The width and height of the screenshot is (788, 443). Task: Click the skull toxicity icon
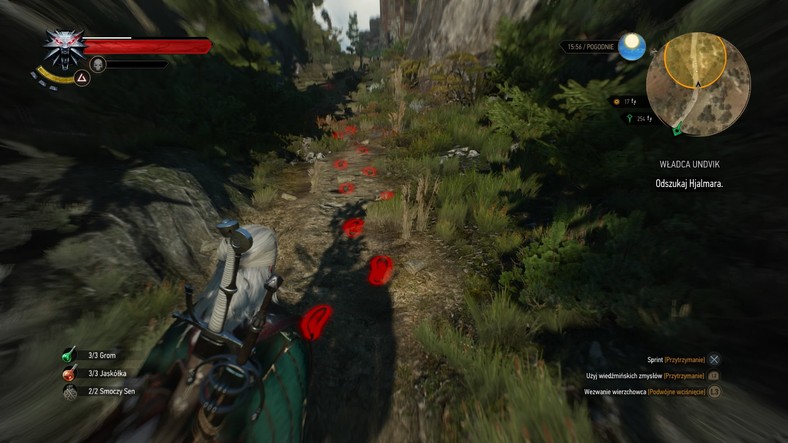click(x=98, y=64)
